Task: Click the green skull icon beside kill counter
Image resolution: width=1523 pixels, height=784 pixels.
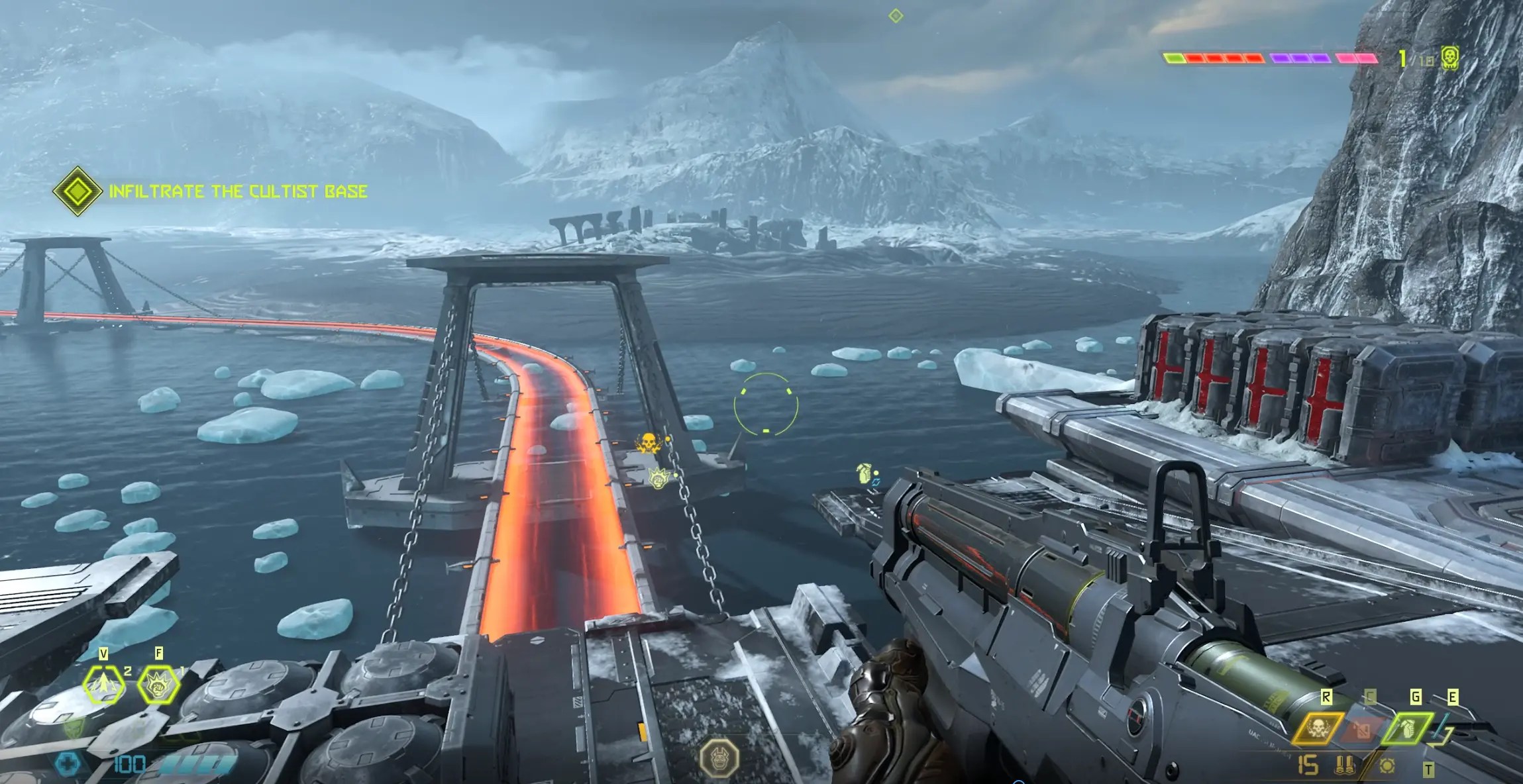Action: 1449,58
